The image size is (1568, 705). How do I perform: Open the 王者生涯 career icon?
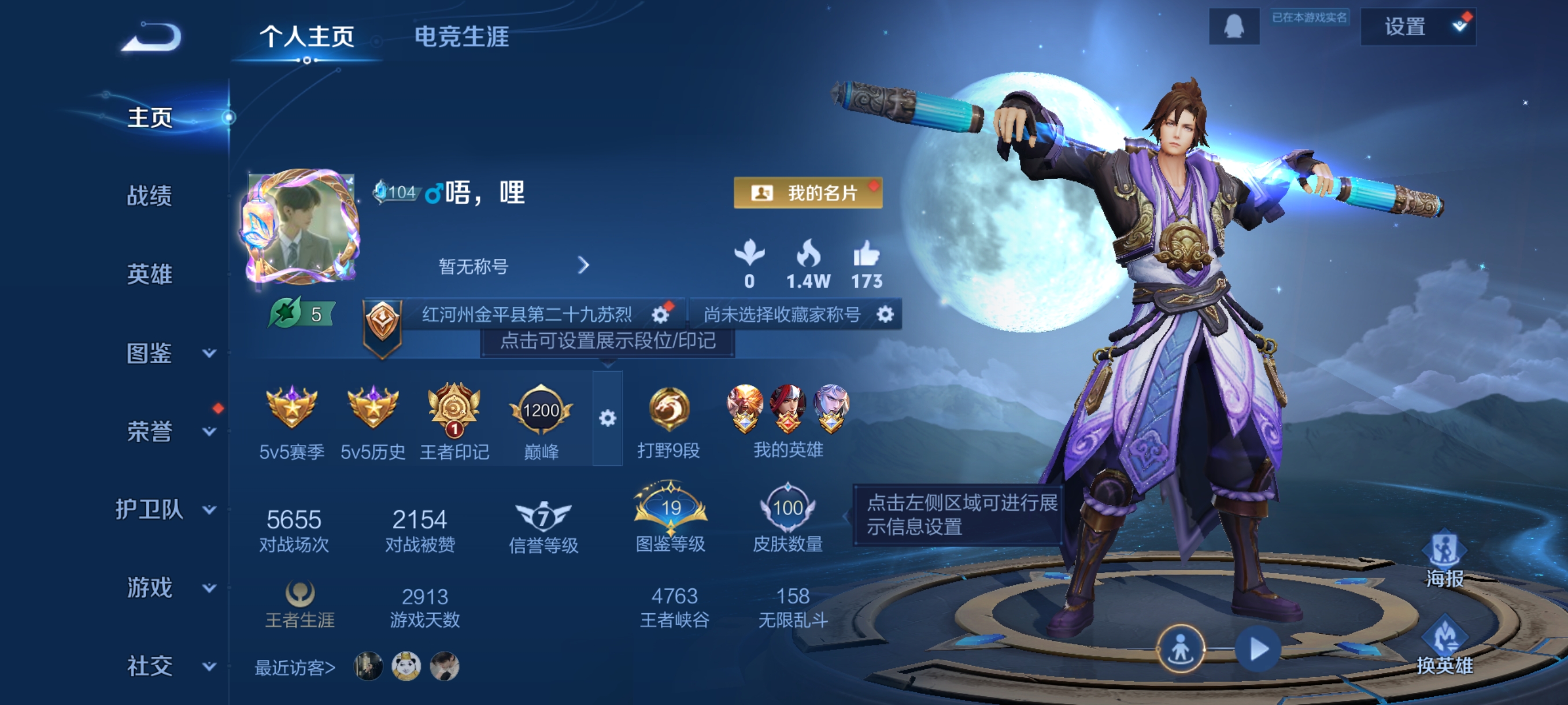click(299, 603)
